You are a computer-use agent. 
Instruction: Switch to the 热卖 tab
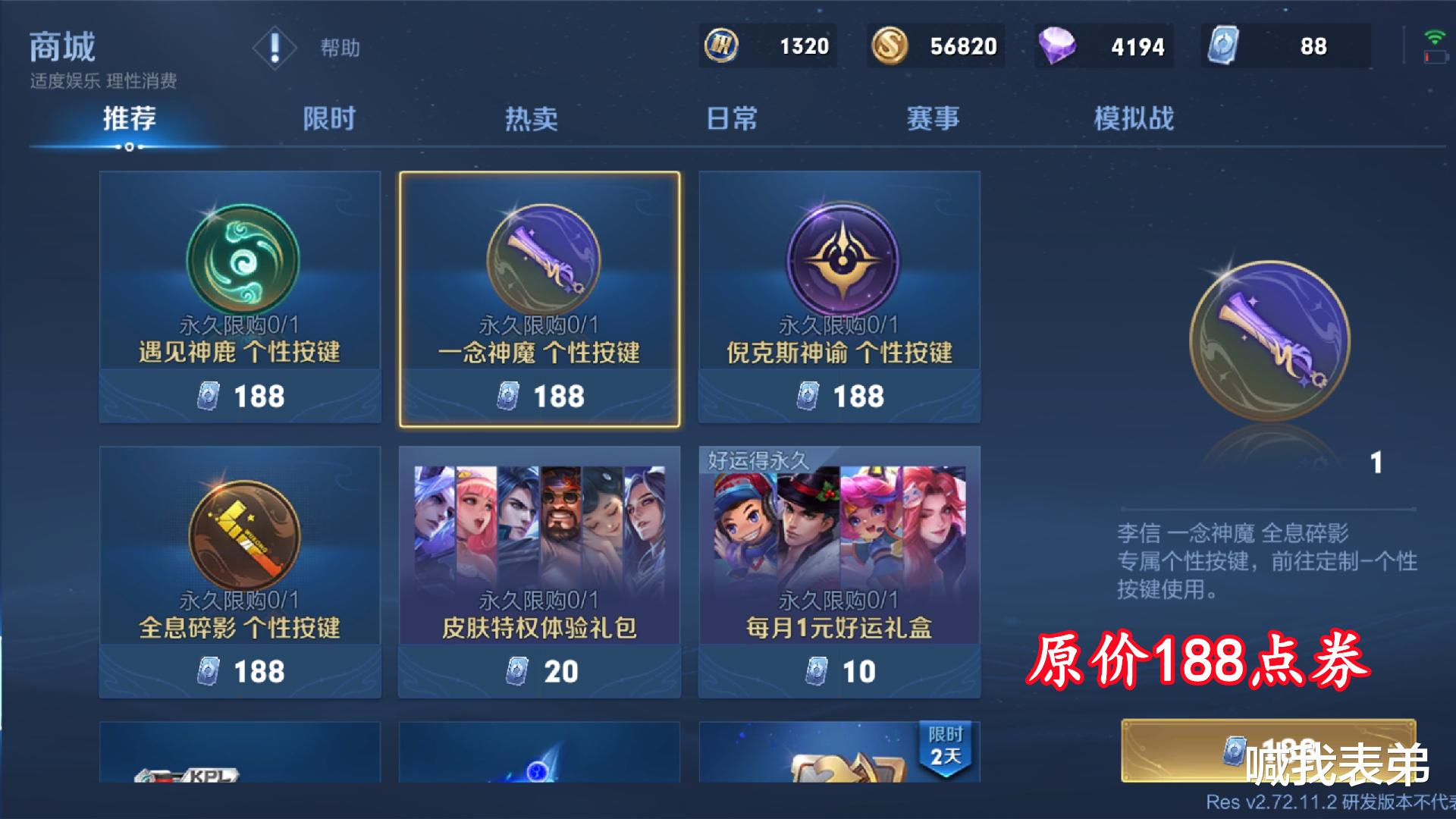click(x=531, y=118)
